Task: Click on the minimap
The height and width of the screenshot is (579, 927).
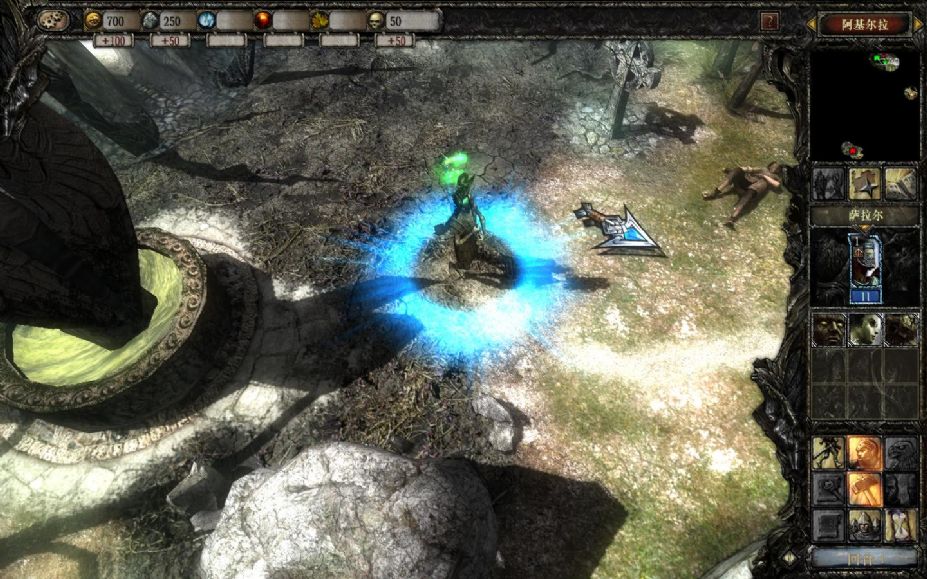Action: click(x=864, y=105)
